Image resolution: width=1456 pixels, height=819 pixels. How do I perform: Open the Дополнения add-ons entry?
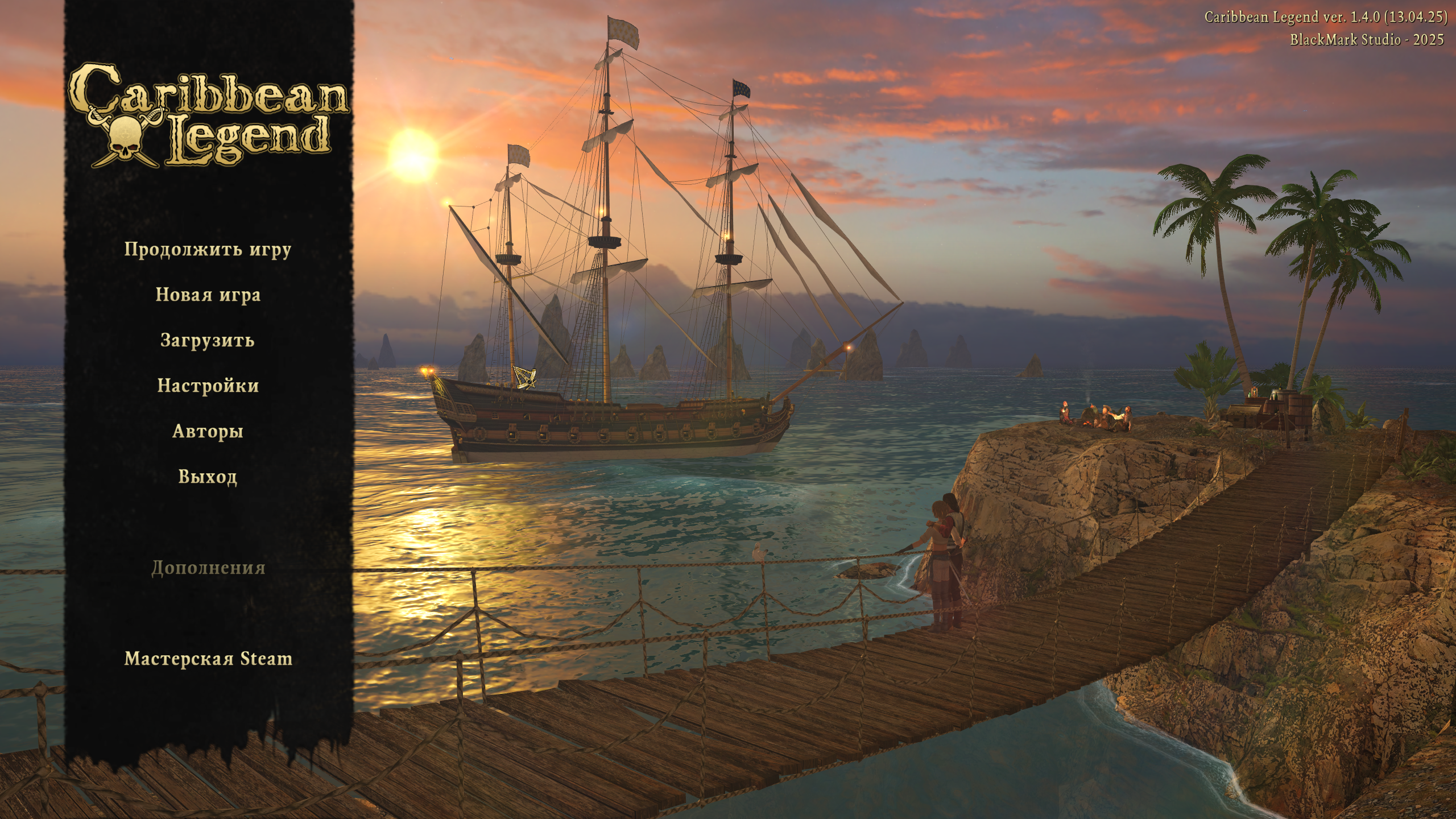click(208, 568)
